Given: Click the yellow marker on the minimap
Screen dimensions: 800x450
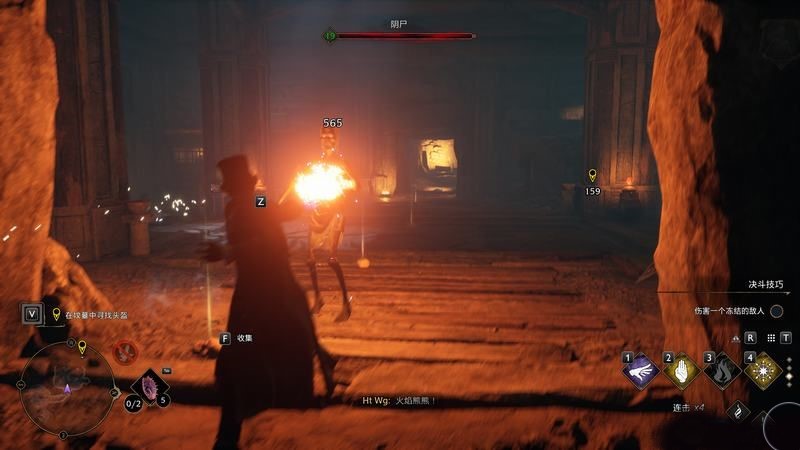Looking at the screenshot, I should click(82, 347).
